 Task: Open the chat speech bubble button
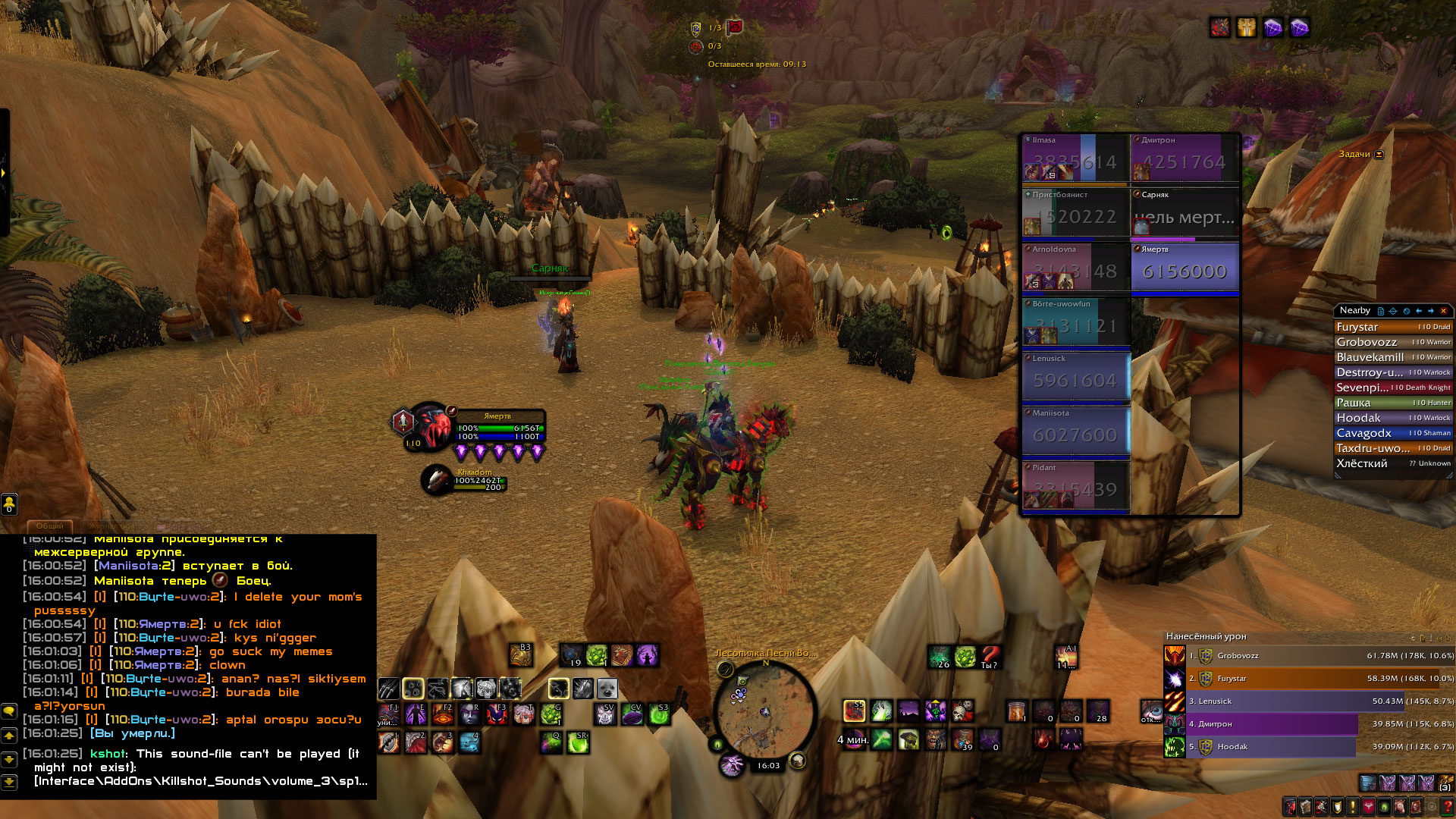pyautogui.click(x=9, y=711)
